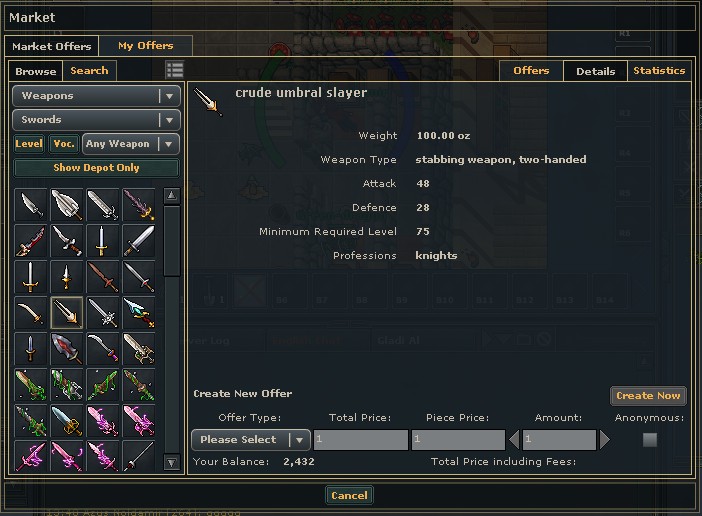Click the Create Now button
Screen dimensions: 702x516
(x=648, y=396)
